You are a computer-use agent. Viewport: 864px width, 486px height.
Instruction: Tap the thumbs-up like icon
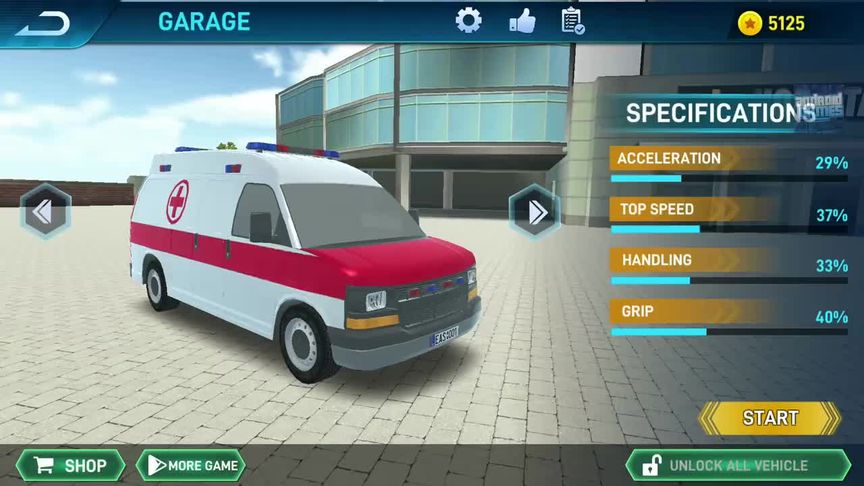522,21
